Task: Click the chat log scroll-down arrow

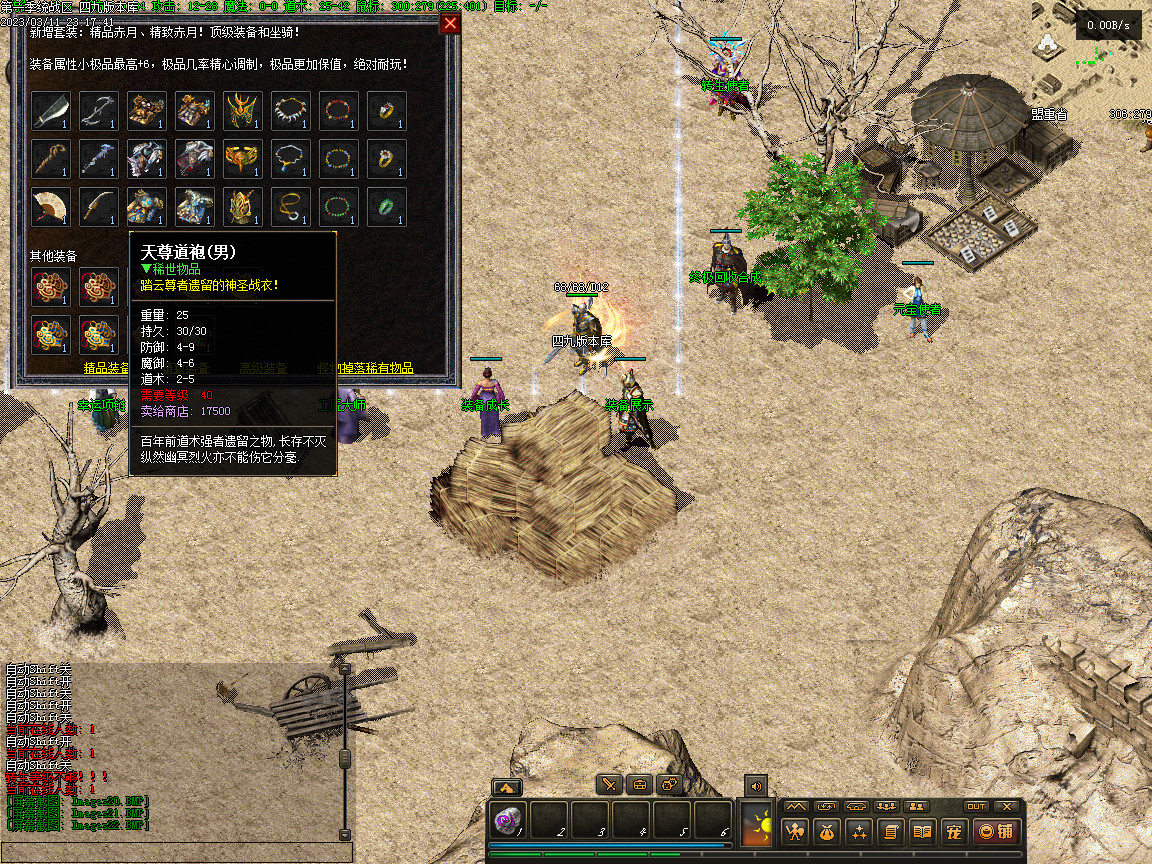Action: (345, 834)
